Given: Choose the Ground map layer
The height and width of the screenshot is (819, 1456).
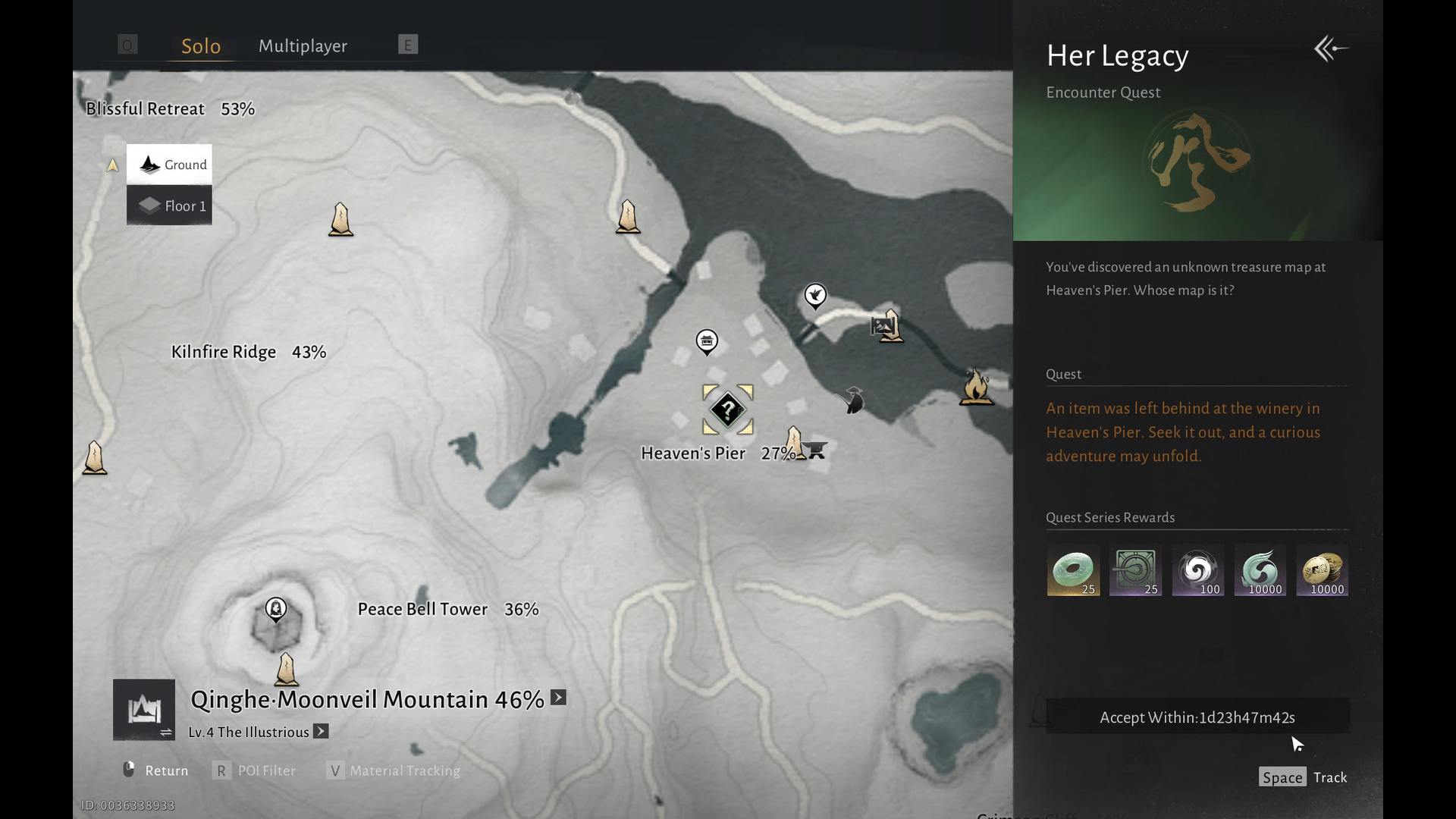Looking at the screenshot, I should click(x=169, y=165).
